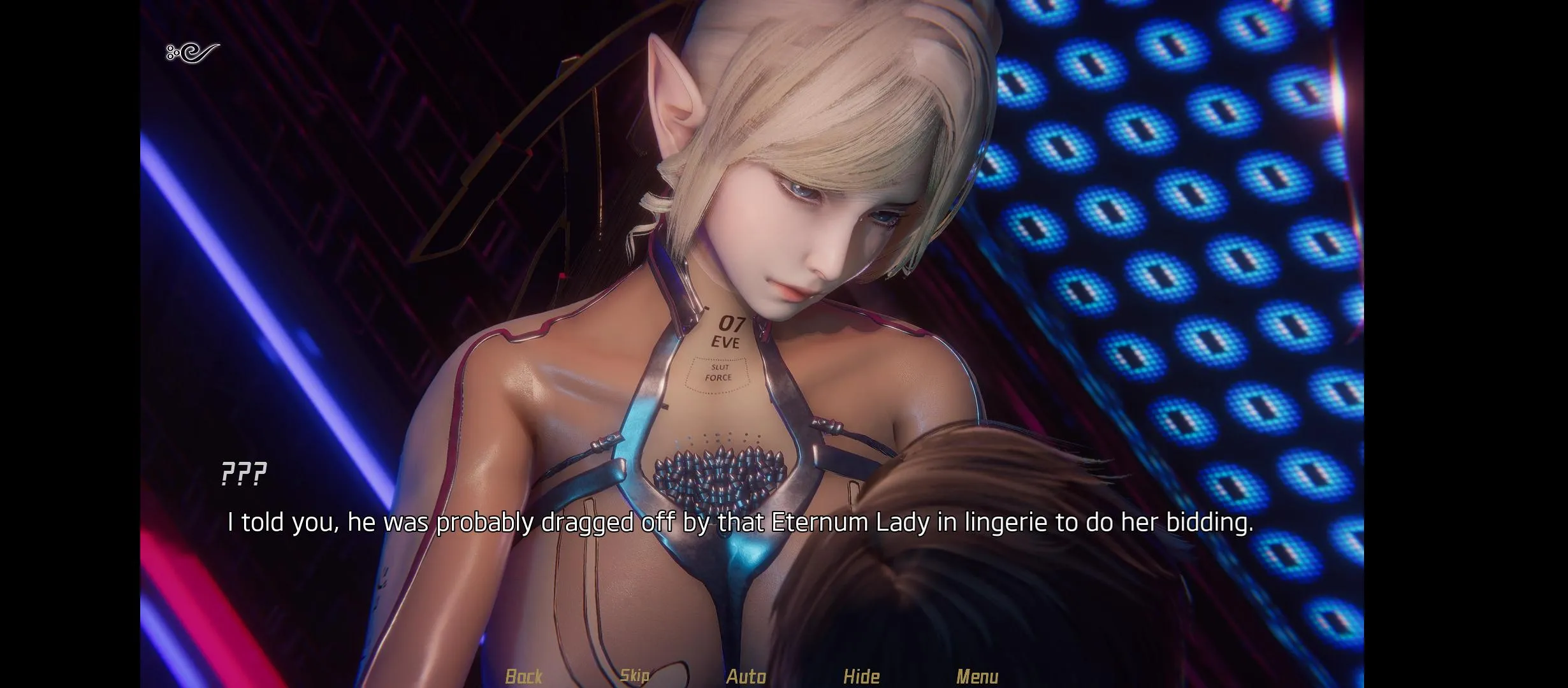
Task: Open the game Menu
Action: 977,676
